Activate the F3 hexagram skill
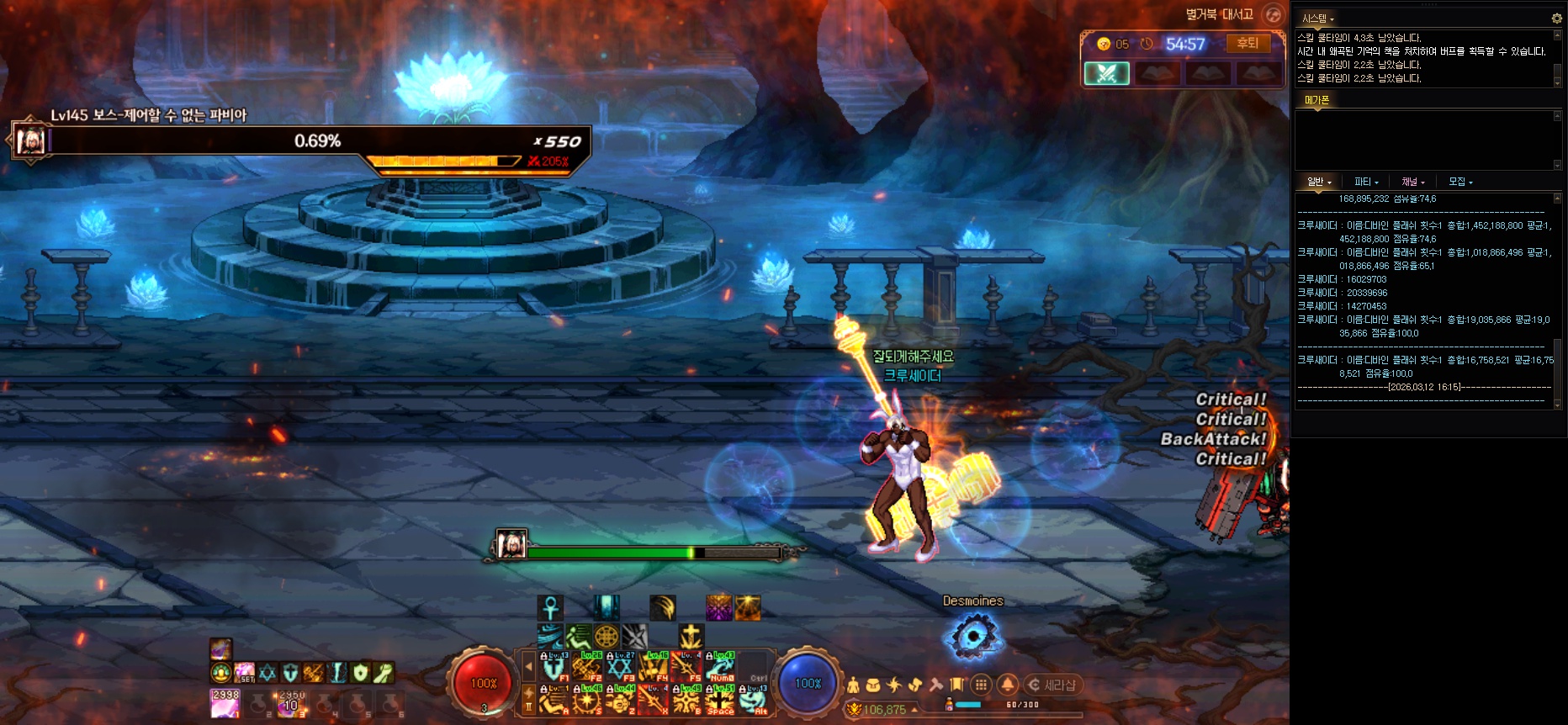1568x725 pixels. pos(620,667)
